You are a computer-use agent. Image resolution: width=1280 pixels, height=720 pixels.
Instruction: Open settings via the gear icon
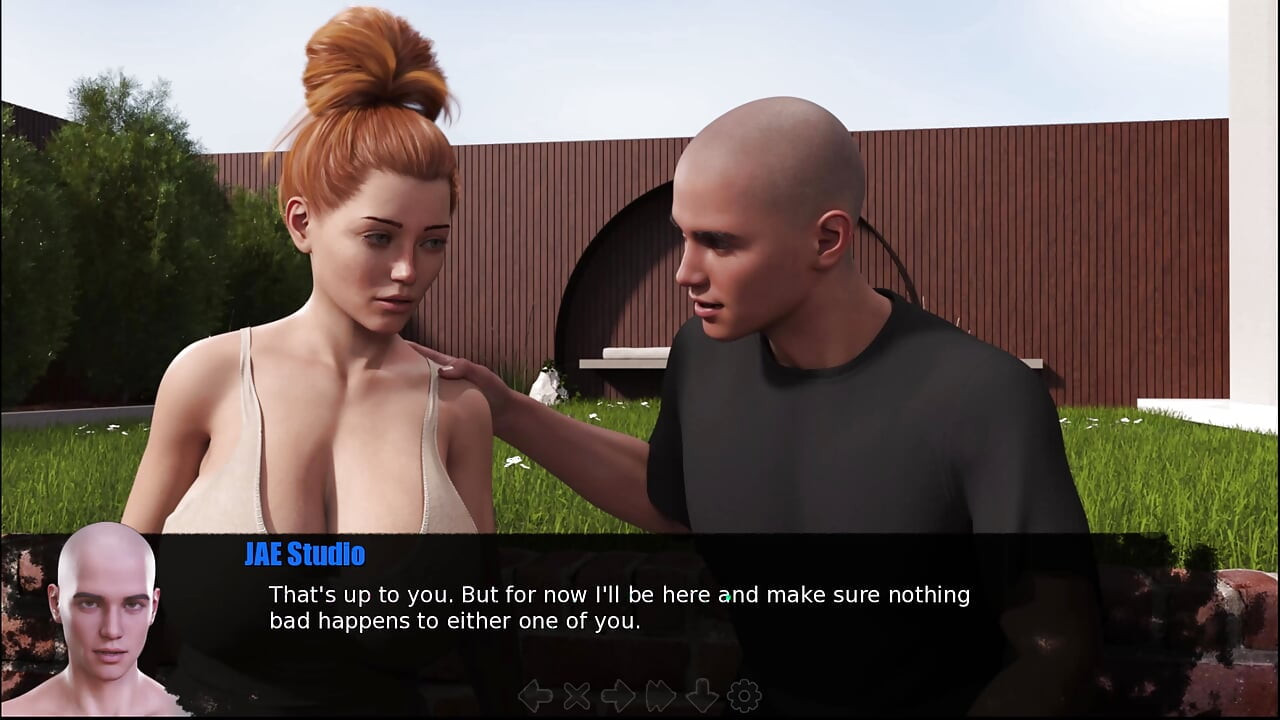[744, 696]
